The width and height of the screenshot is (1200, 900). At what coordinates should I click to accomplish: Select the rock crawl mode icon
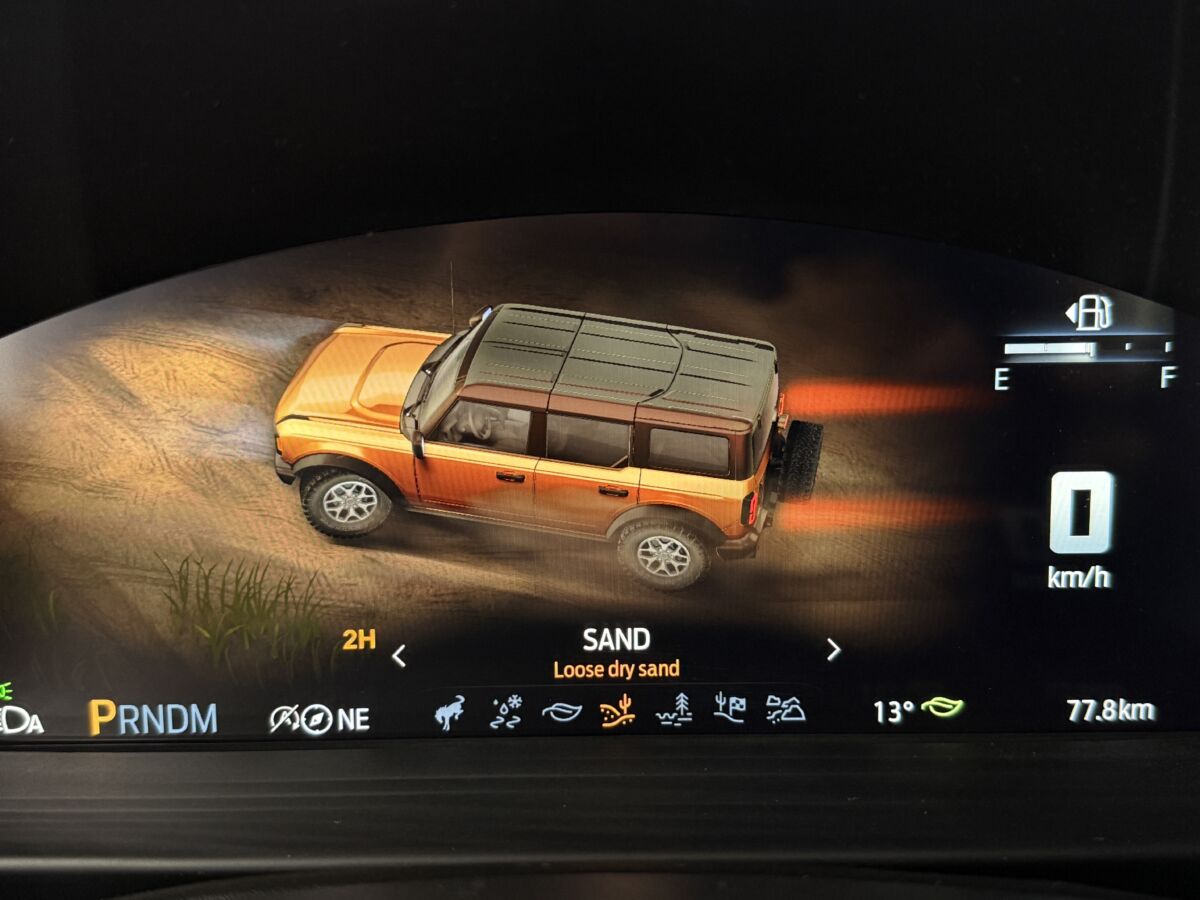click(786, 709)
